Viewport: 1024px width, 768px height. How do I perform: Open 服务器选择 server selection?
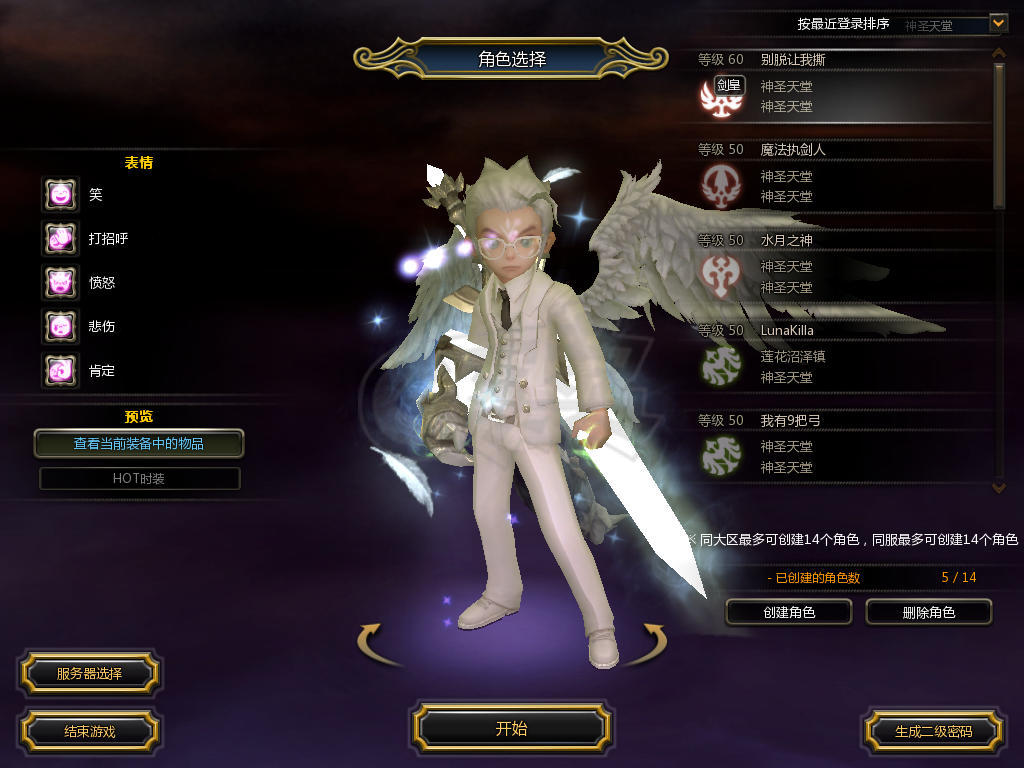(x=89, y=673)
